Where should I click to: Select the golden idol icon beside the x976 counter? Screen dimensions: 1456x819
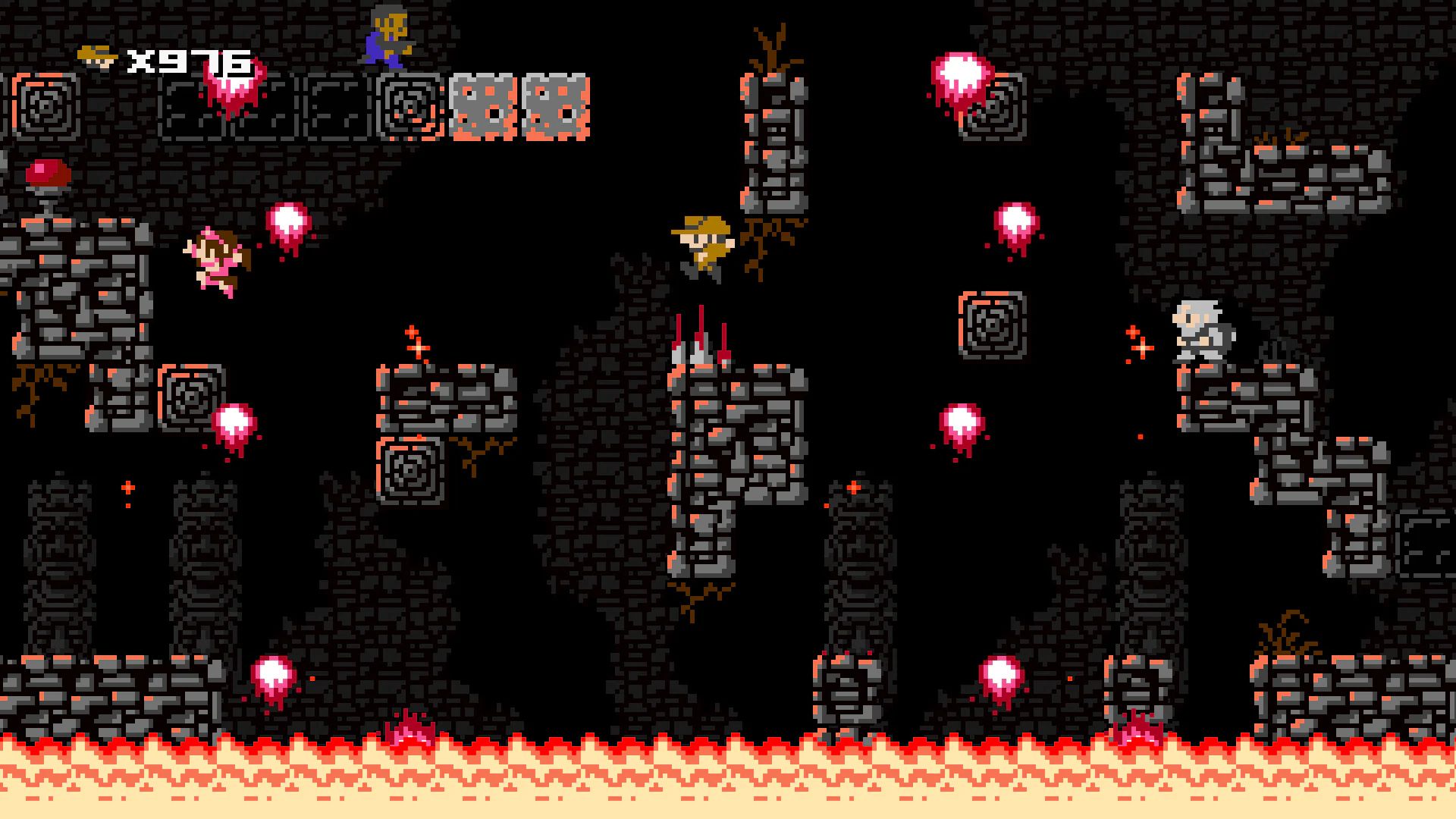[96, 55]
